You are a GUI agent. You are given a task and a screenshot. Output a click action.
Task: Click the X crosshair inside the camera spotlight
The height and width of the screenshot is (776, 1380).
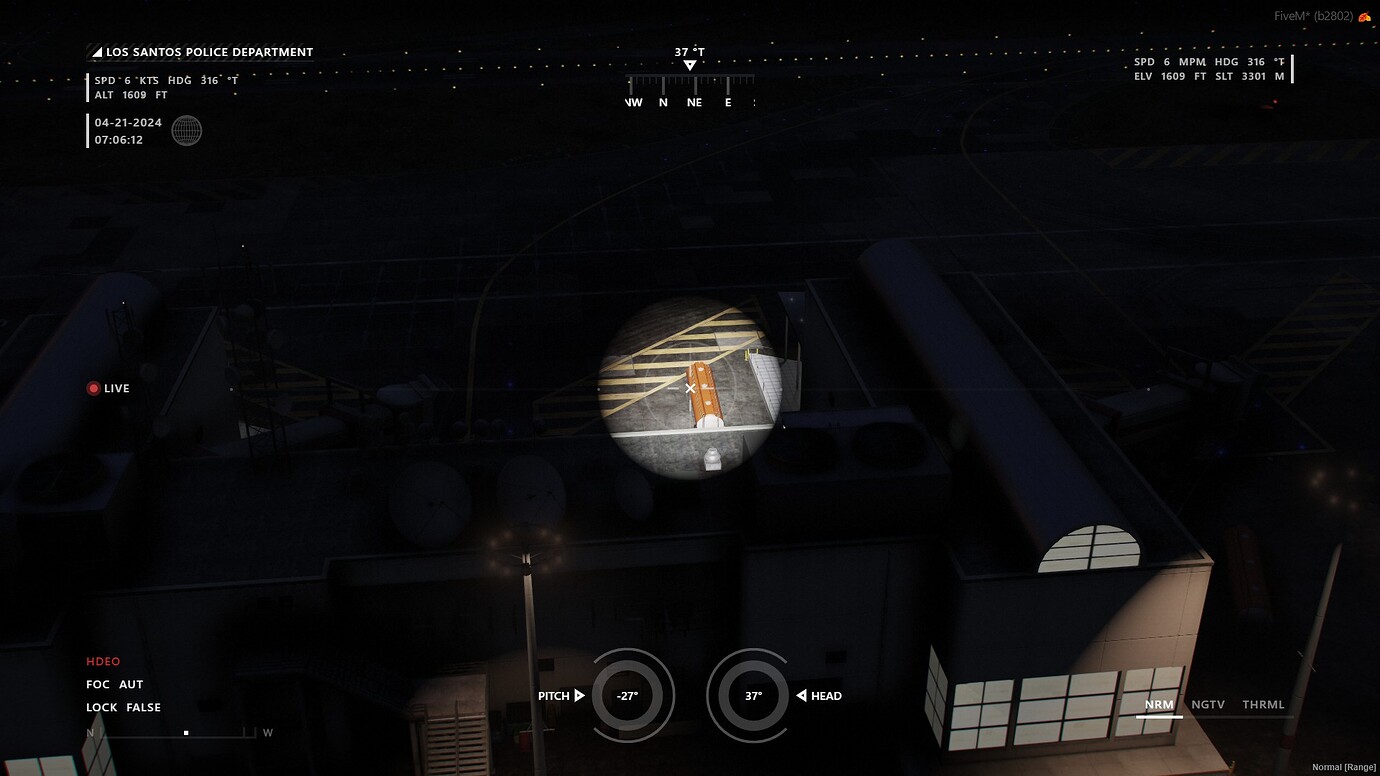tap(689, 387)
